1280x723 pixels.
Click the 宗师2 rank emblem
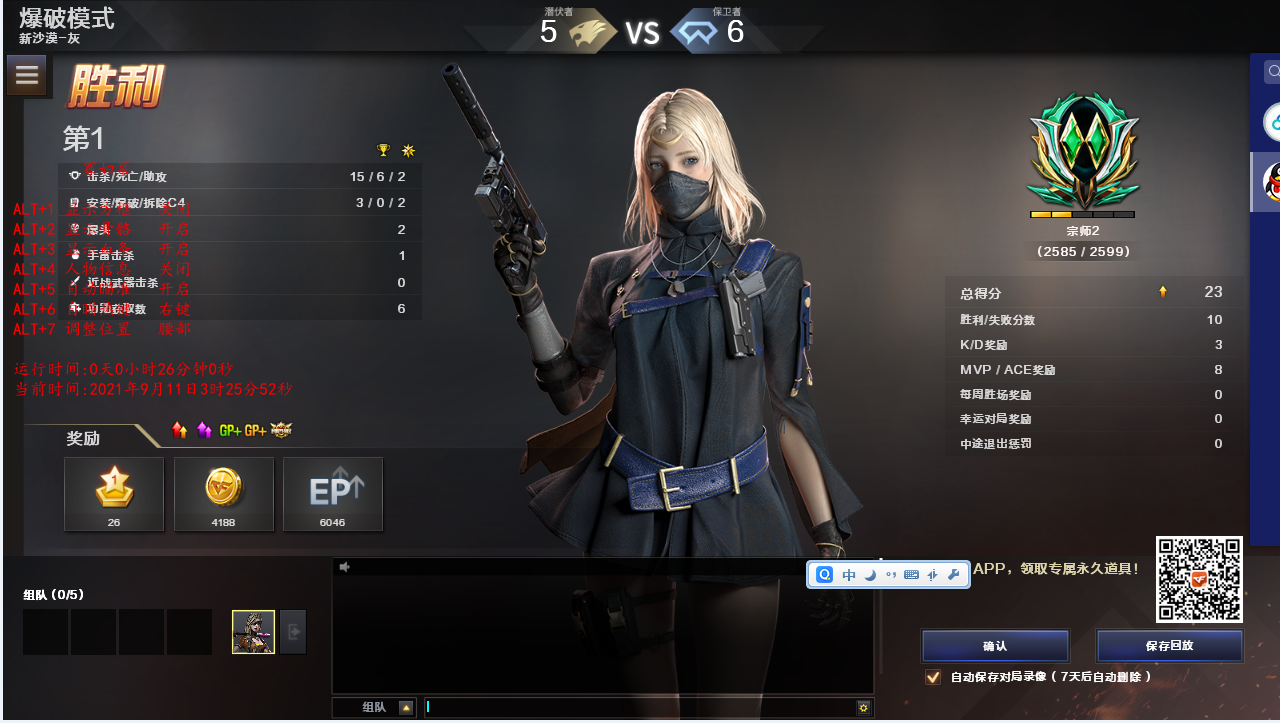click(1083, 150)
